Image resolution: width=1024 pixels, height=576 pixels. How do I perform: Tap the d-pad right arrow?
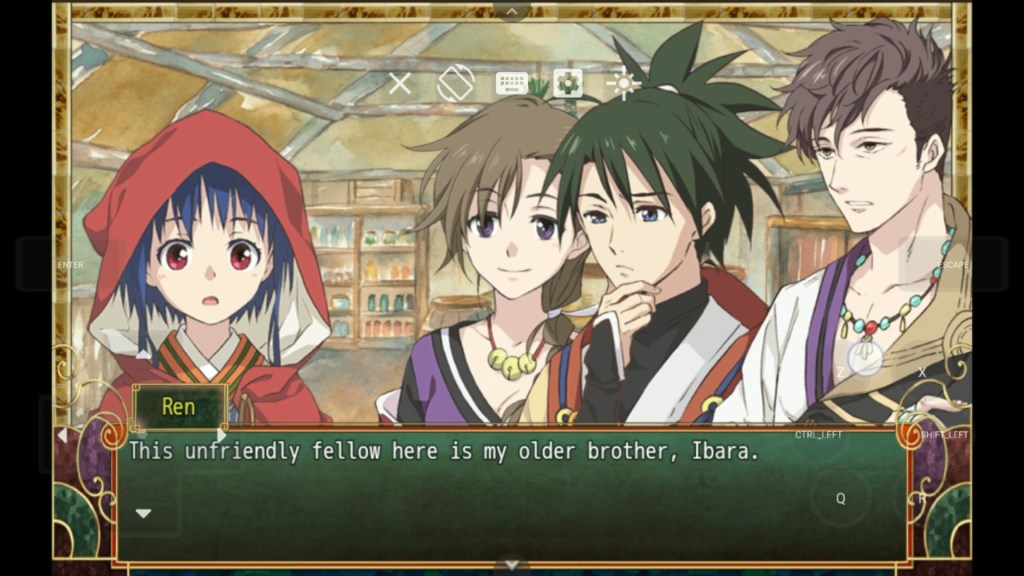222,435
